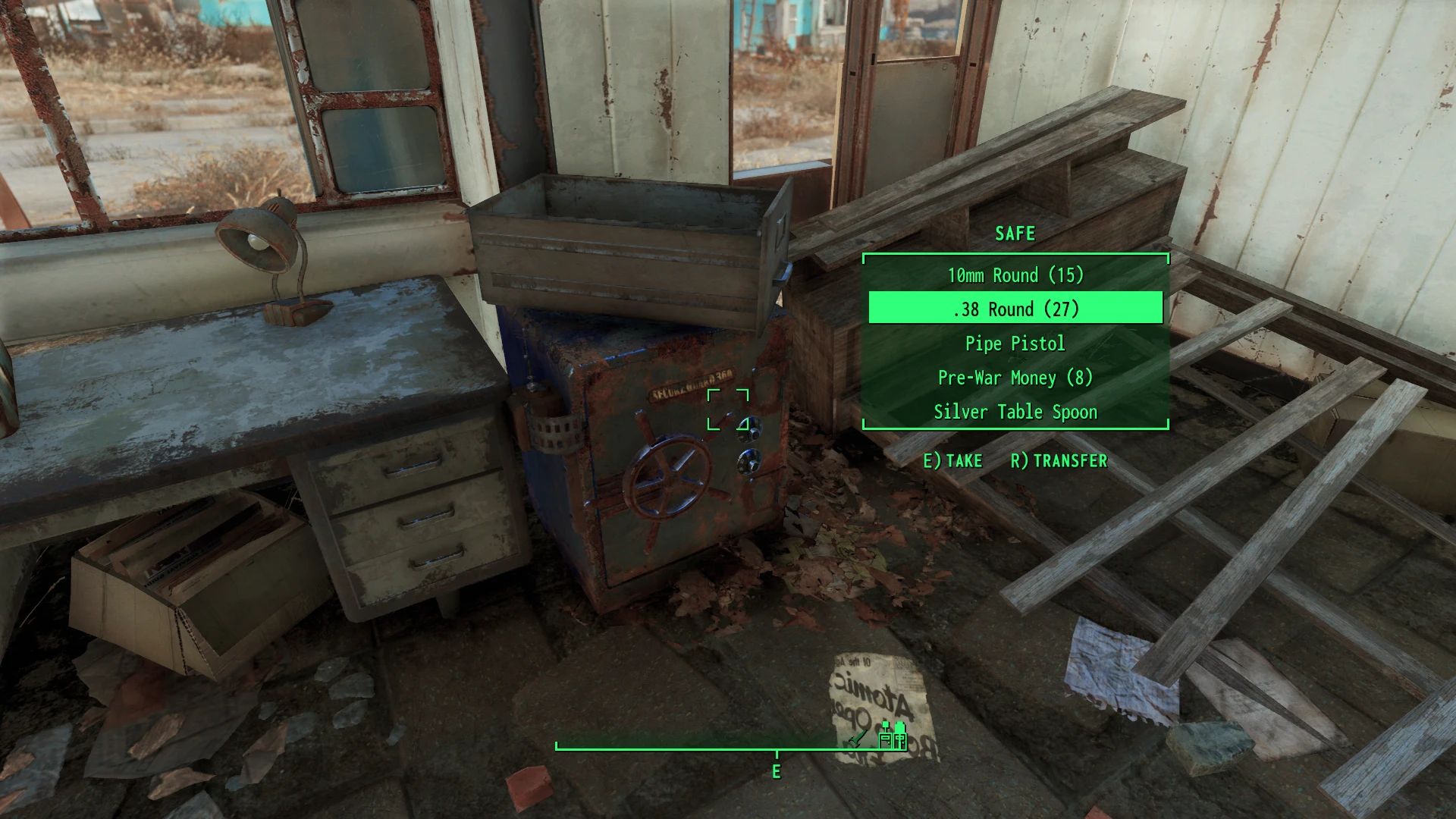Click the right container glyph in the transfer icon
1456x819 pixels.
tap(900, 741)
